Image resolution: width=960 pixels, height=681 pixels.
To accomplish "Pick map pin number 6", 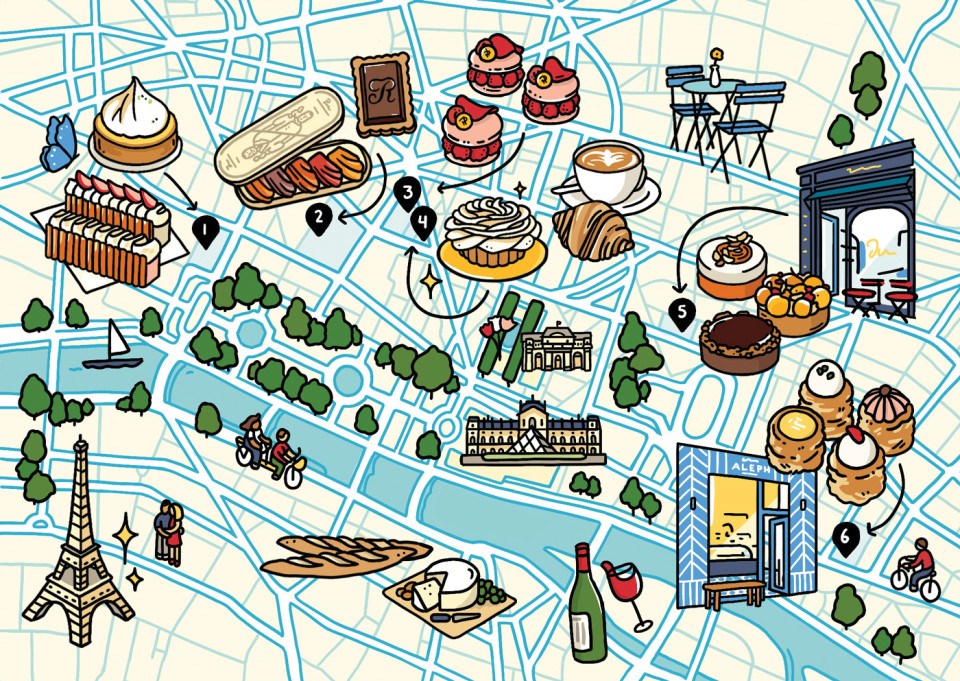I will pos(845,540).
